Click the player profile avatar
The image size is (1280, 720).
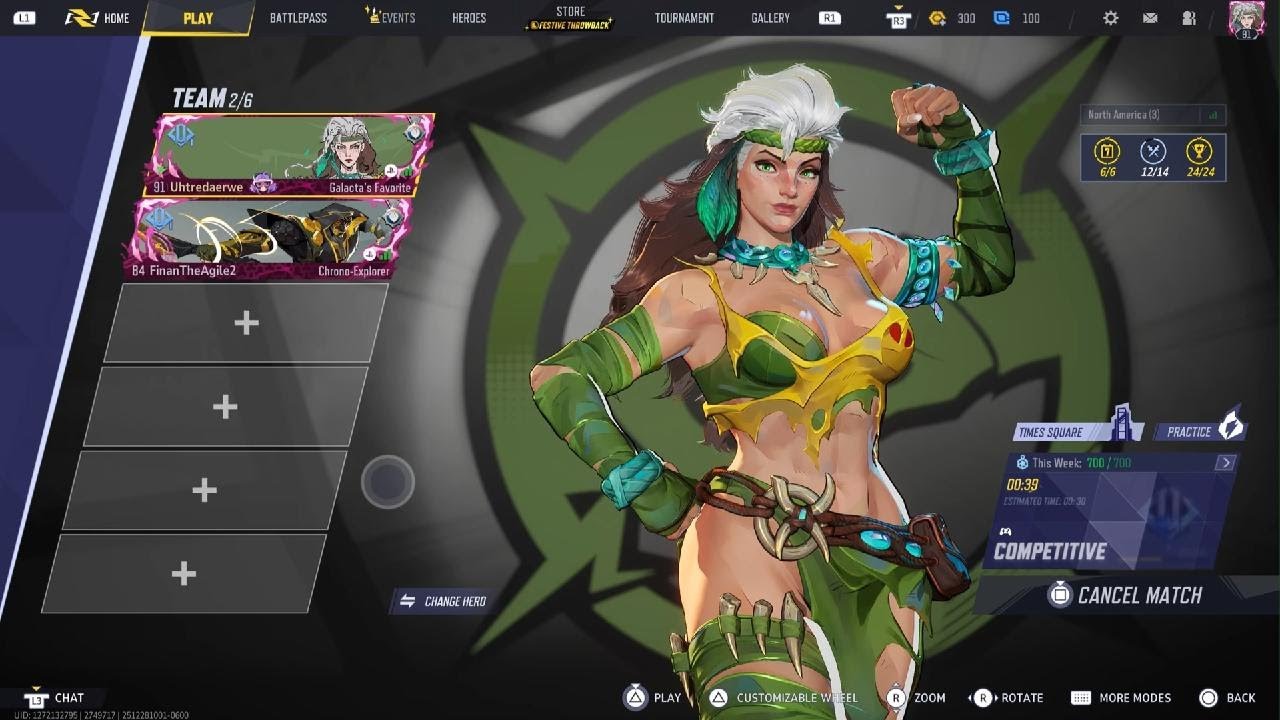click(1246, 19)
